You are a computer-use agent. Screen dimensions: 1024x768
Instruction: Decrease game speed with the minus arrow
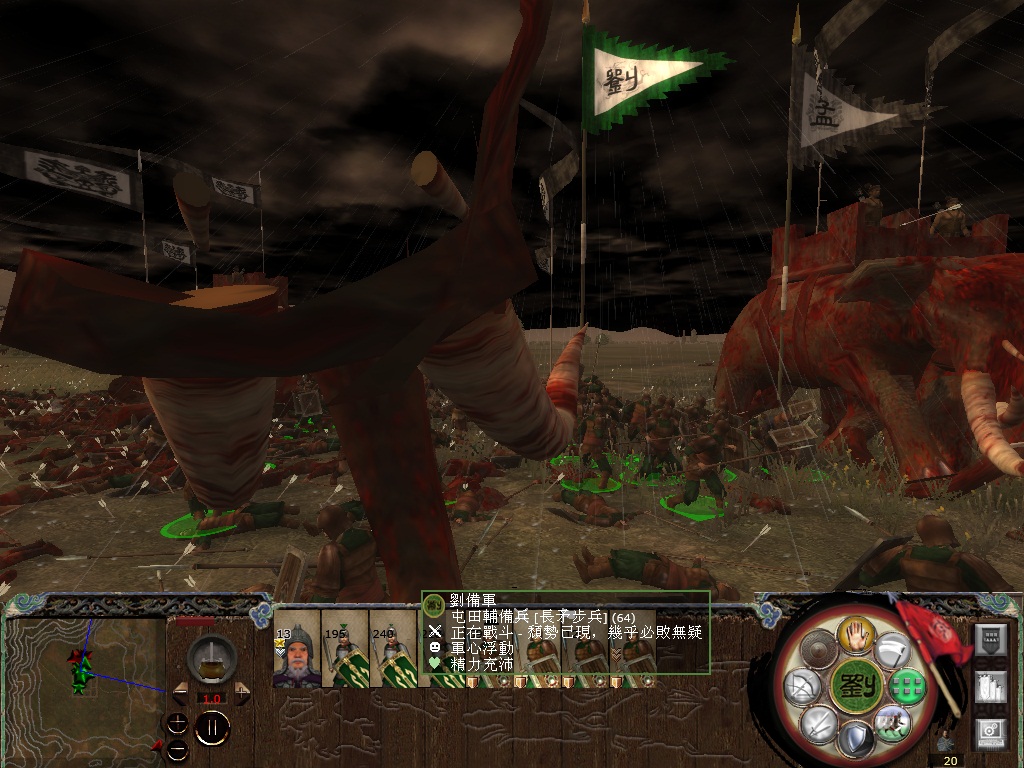coord(182,693)
